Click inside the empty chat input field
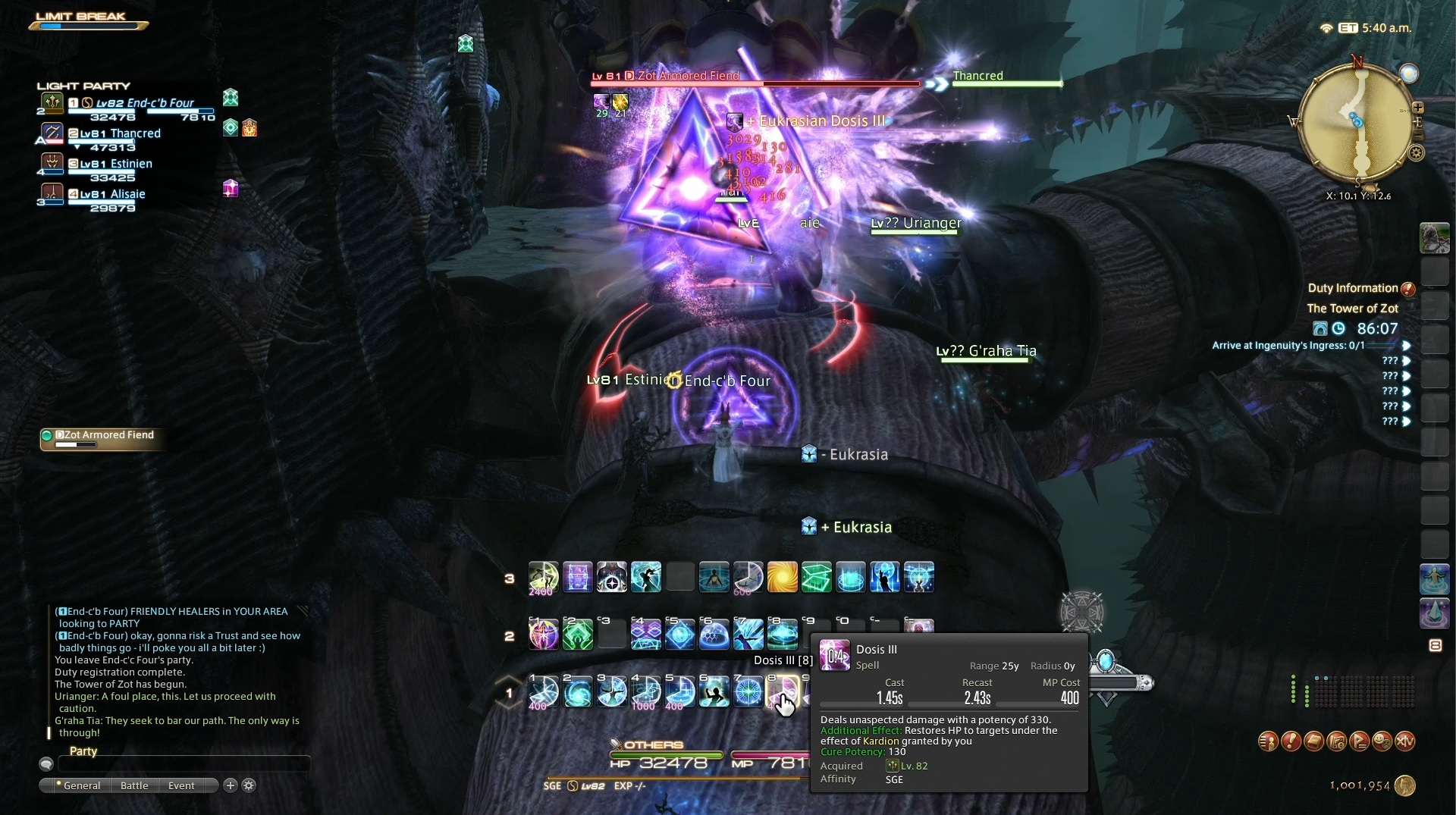The width and height of the screenshot is (1456, 815). coord(182,764)
